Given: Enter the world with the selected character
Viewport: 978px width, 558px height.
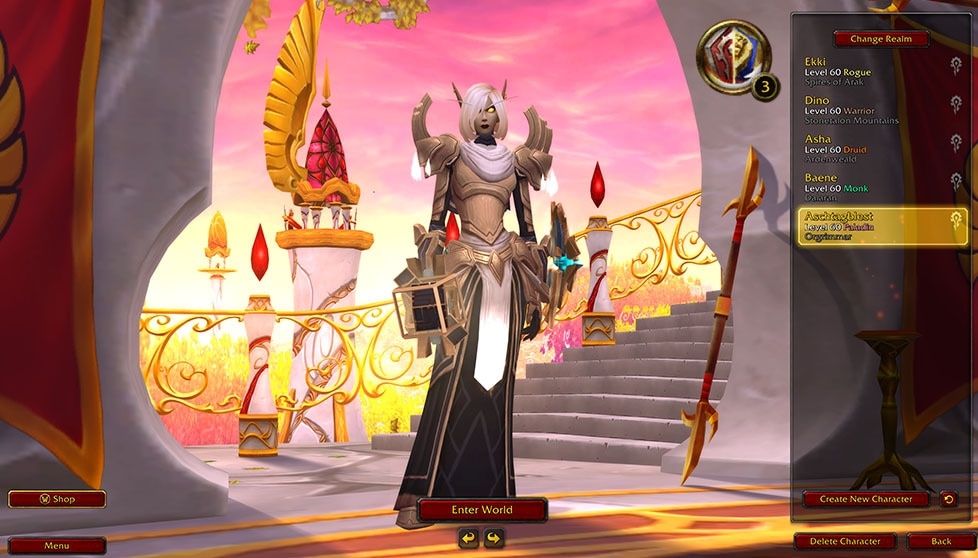Looking at the screenshot, I should coord(482,510).
